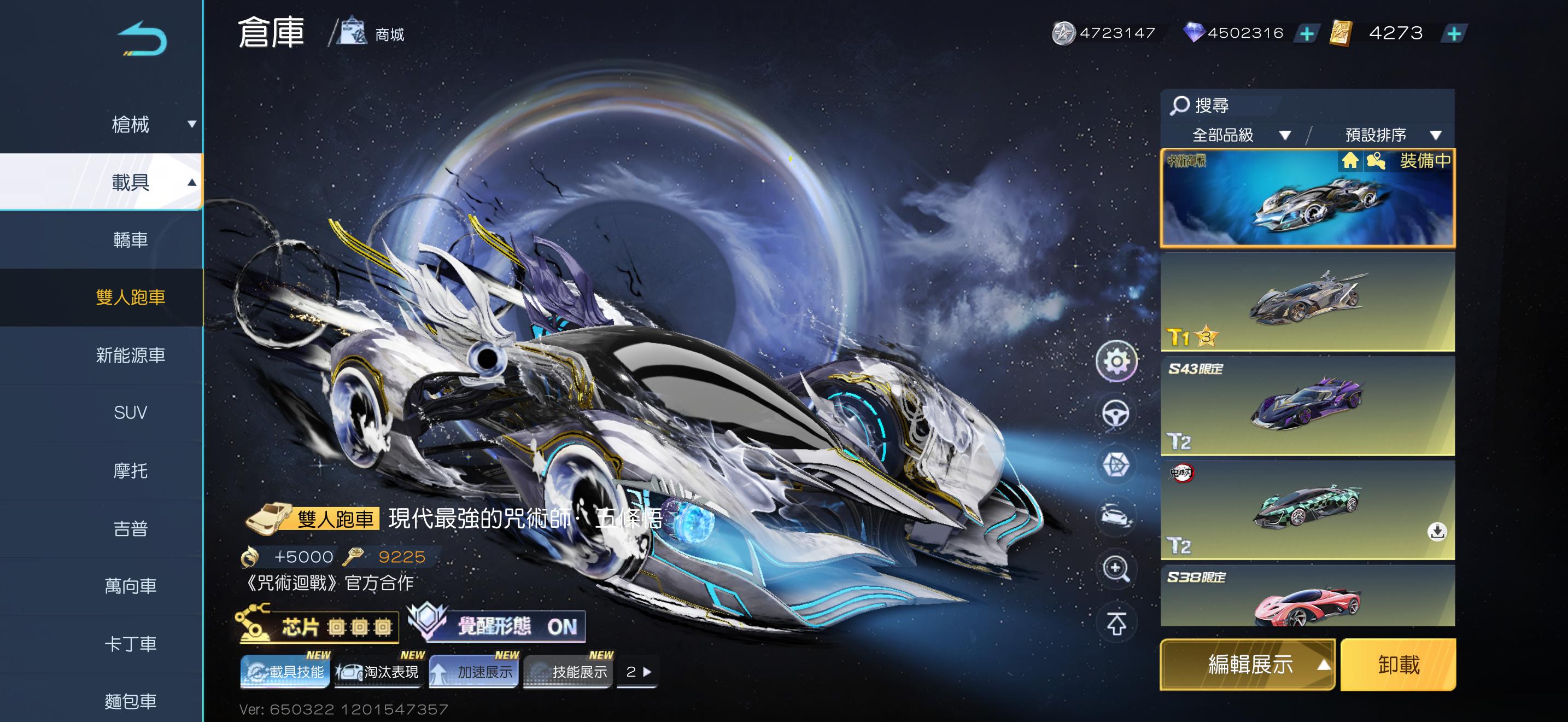
Task: Show the 載具技能 vehicle skill preview
Action: [285, 672]
